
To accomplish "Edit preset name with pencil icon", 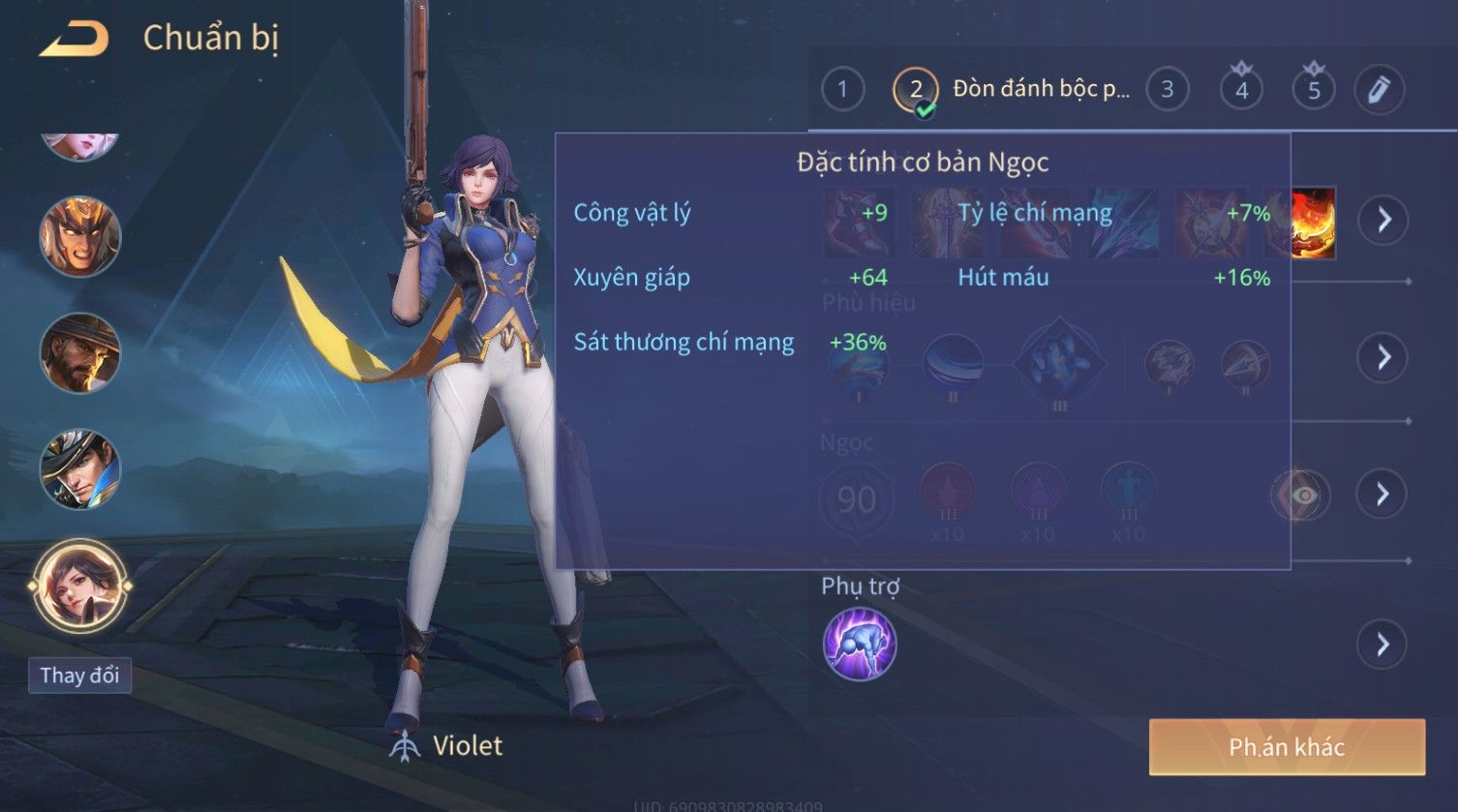I will (1379, 90).
